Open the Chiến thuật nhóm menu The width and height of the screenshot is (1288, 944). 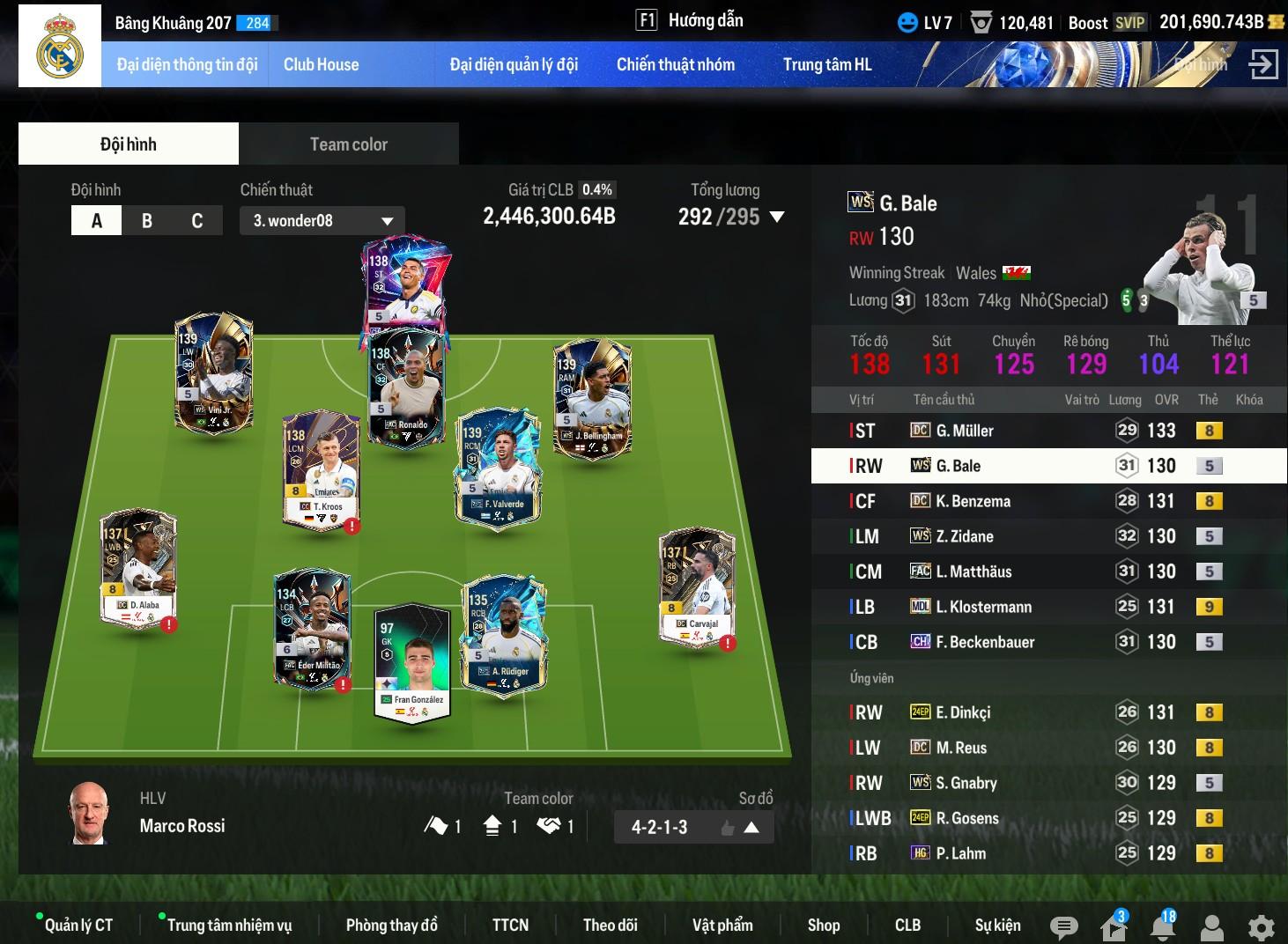(675, 64)
